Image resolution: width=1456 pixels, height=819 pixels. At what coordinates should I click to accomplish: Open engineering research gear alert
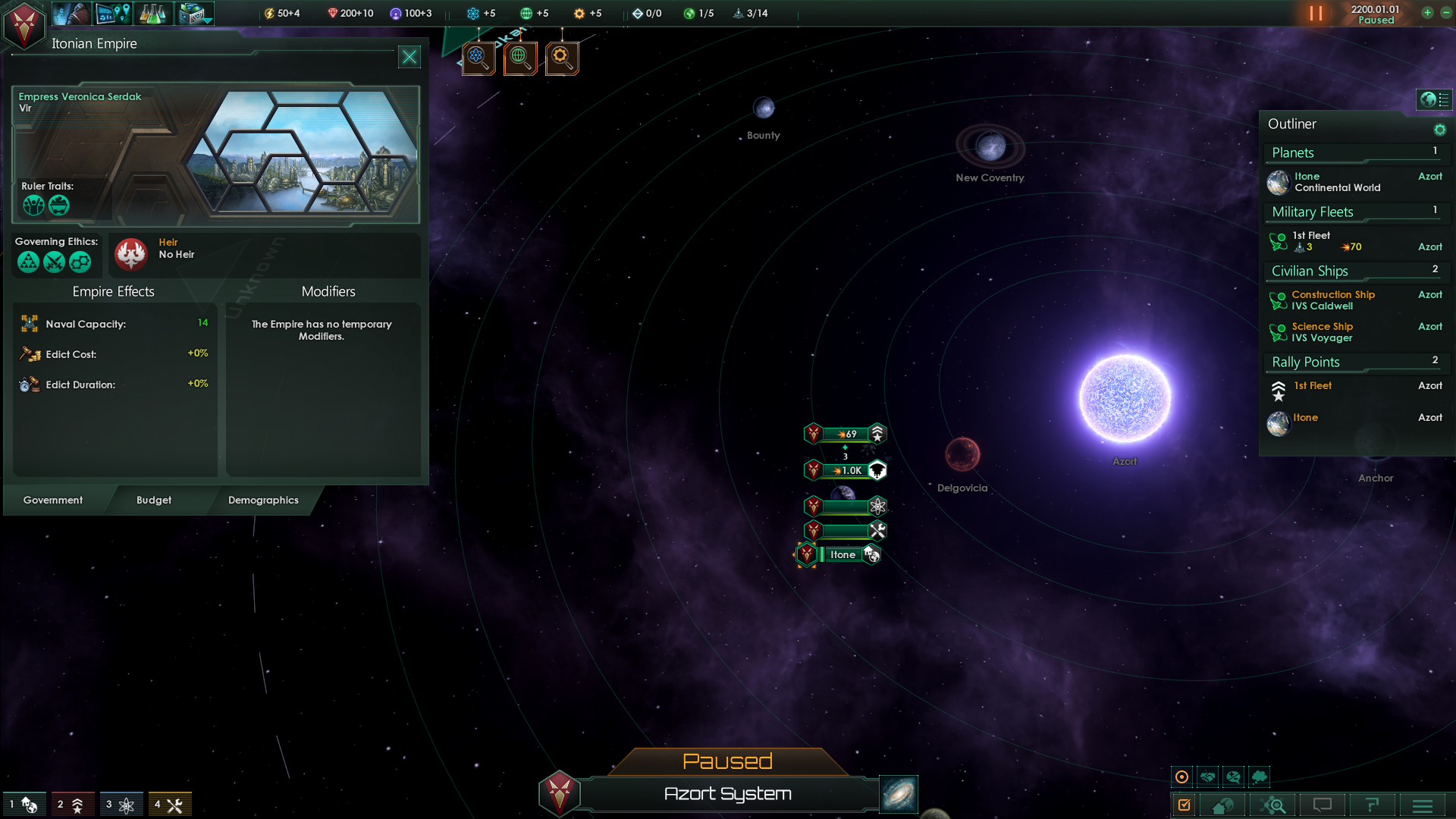(562, 58)
